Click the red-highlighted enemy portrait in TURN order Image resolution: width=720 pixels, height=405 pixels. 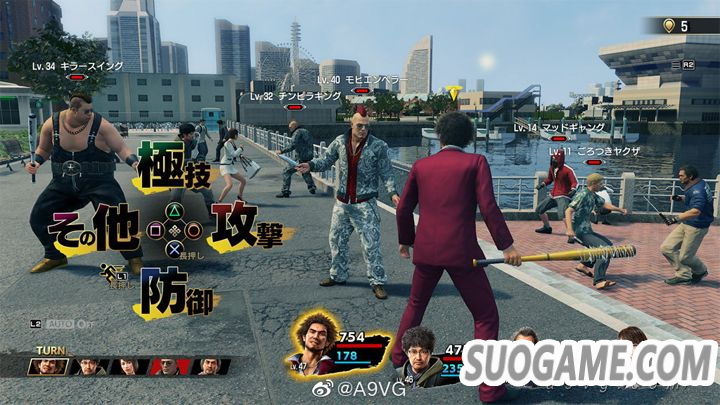[165, 367]
